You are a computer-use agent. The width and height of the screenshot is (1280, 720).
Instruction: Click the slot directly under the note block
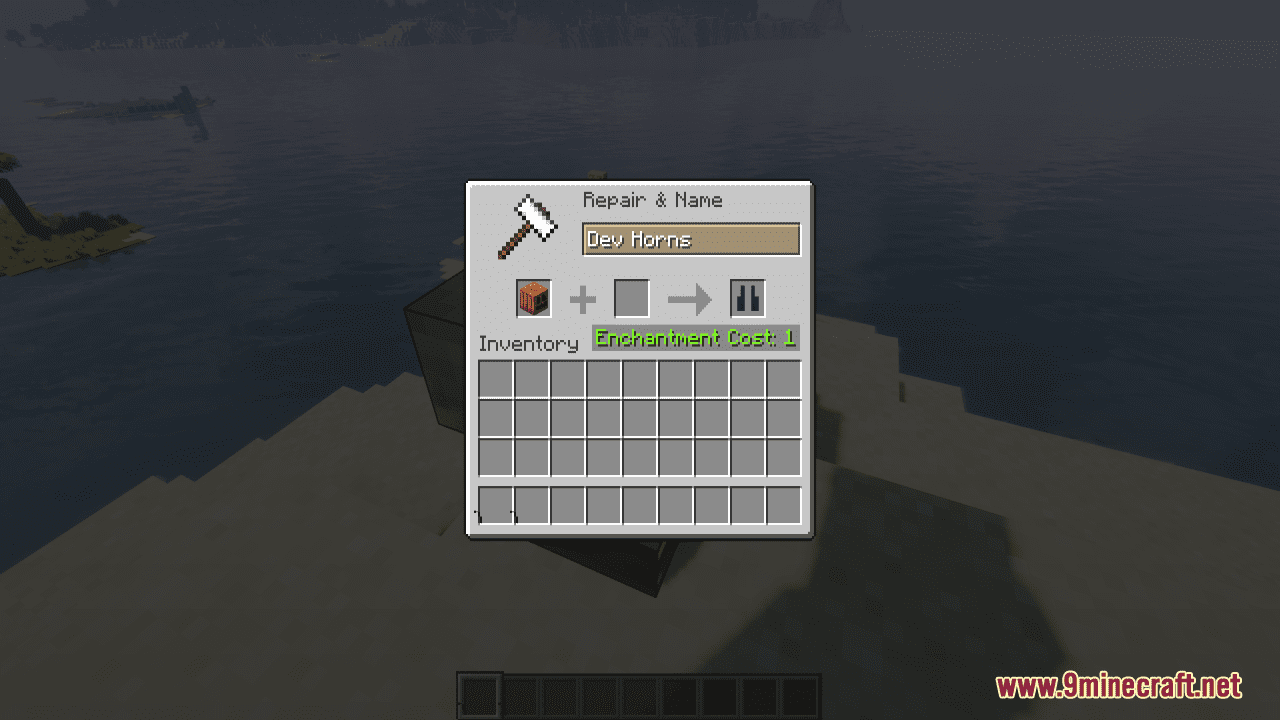[533, 379]
